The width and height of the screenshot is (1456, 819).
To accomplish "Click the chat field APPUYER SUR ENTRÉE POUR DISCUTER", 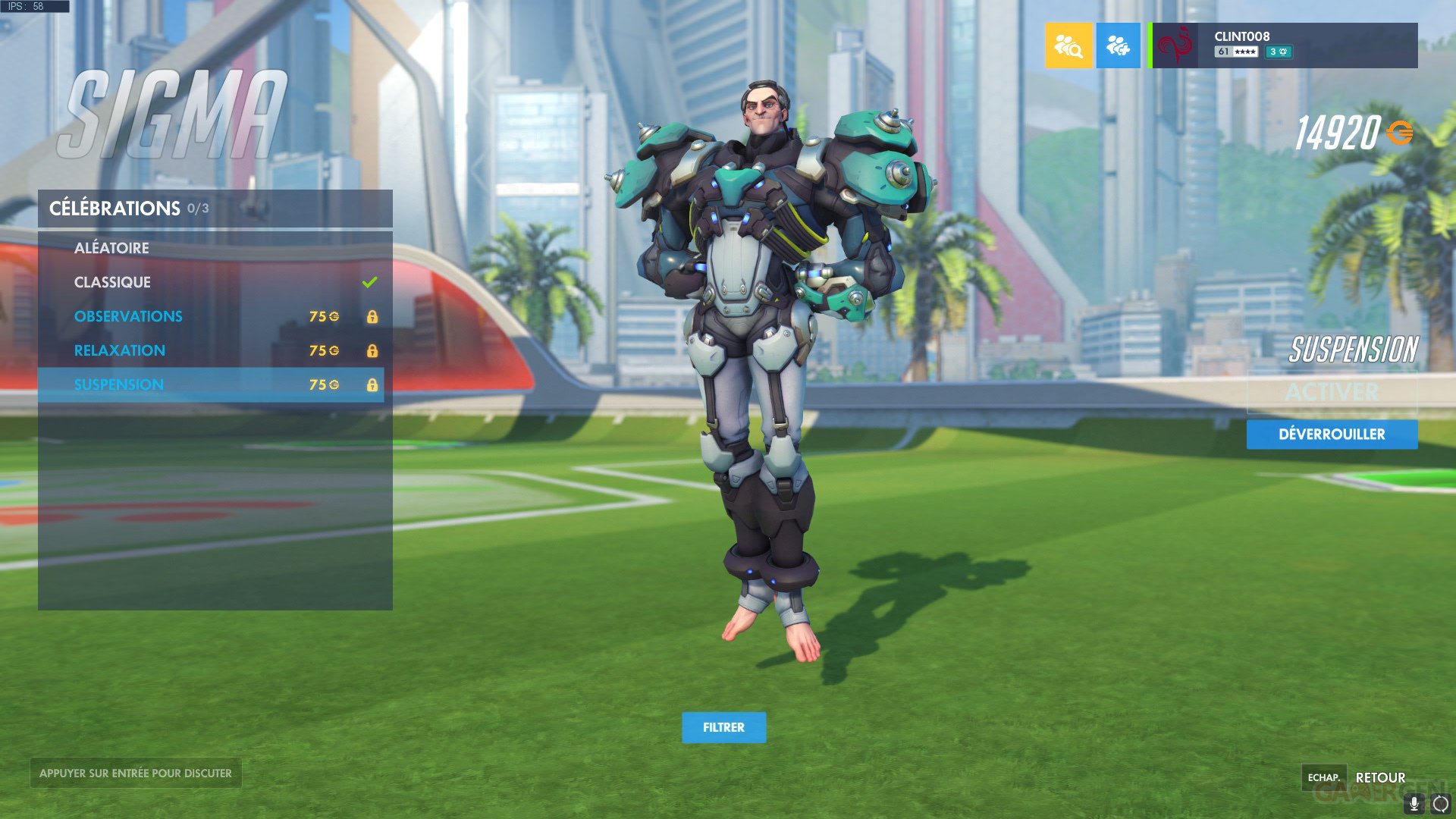I will coord(135,773).
